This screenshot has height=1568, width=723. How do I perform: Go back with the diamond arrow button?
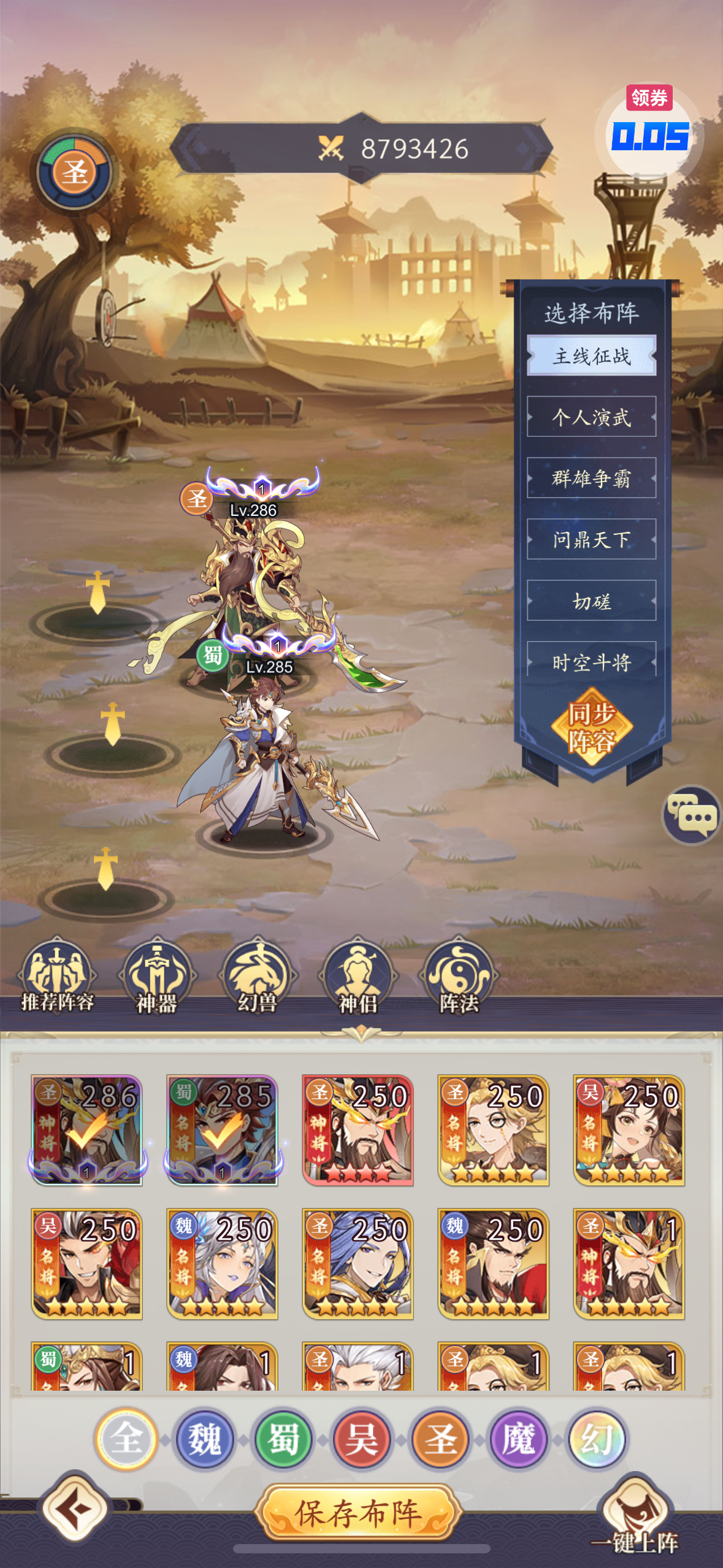(x=75, y=1508)
